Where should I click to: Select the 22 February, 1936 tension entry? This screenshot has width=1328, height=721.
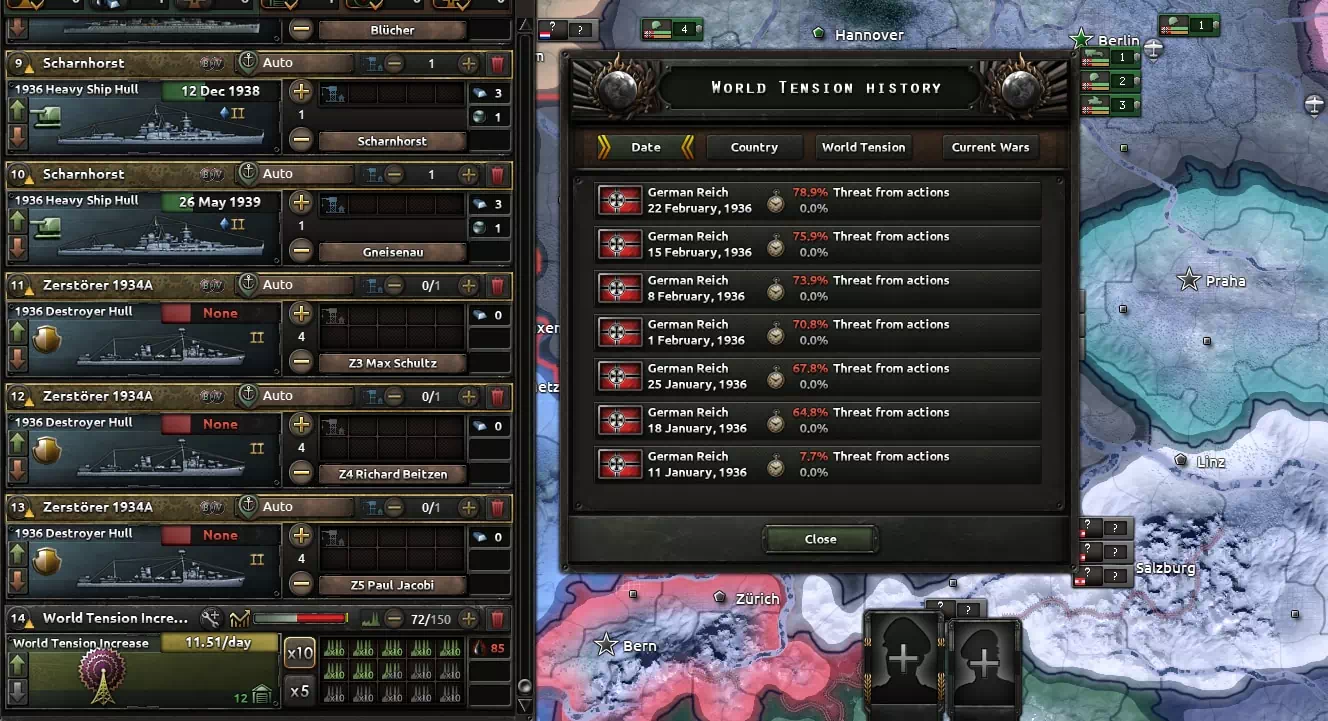pos(818,200)
